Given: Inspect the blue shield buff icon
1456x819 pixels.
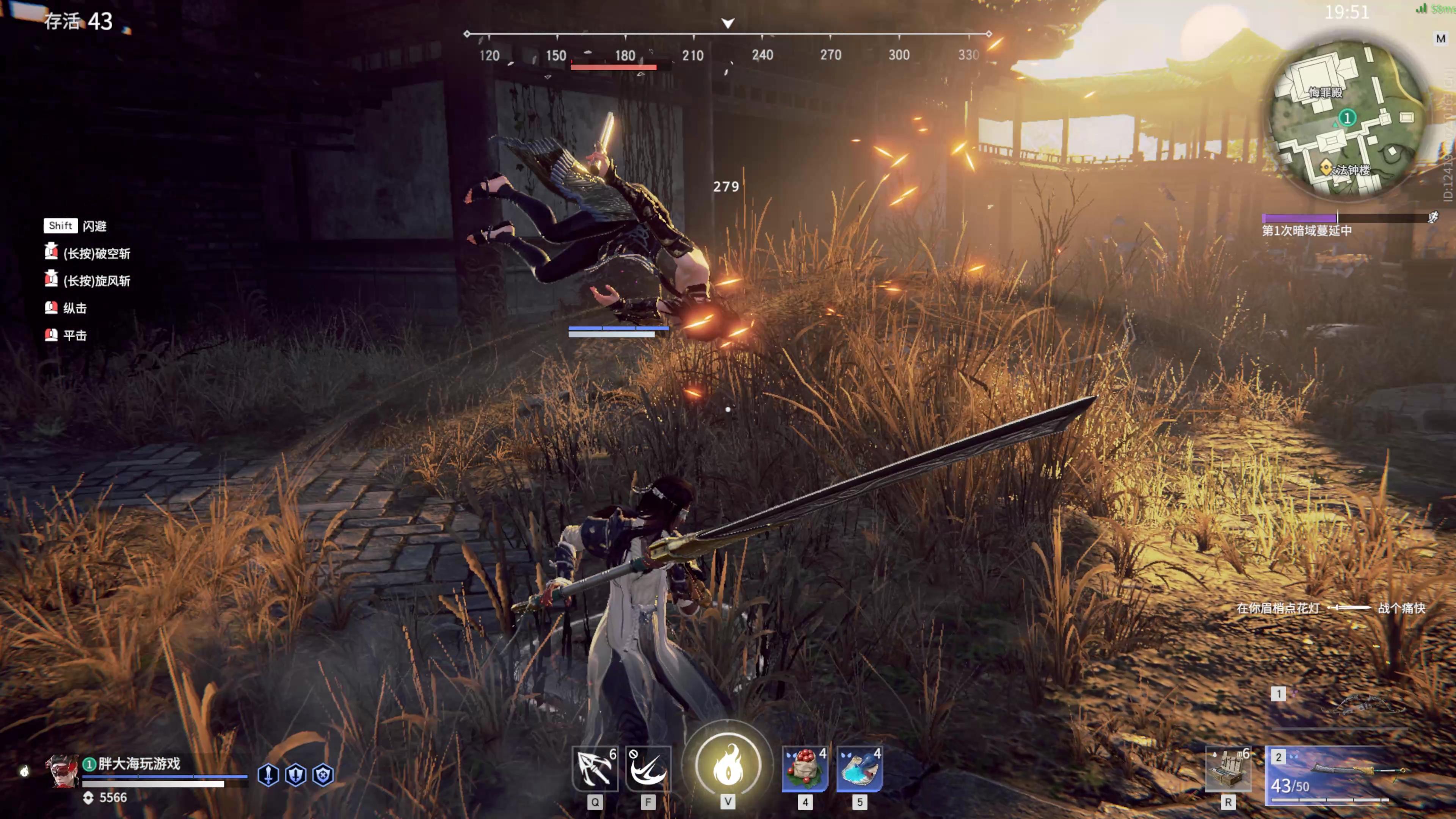Looking at the screenshot, I should pyautogui.click(x=296, y=774).
